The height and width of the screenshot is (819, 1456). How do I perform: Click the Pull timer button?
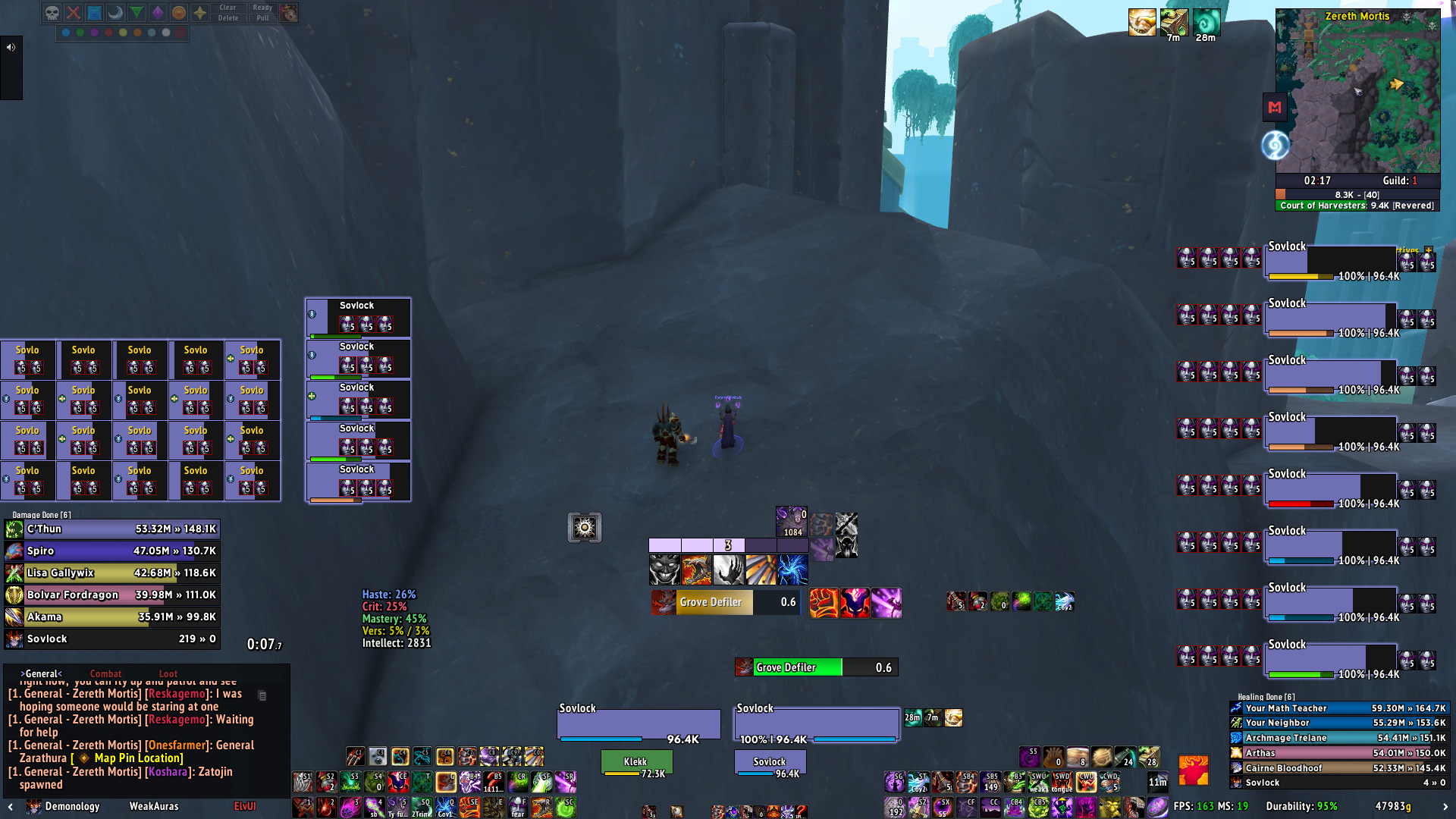262,18
